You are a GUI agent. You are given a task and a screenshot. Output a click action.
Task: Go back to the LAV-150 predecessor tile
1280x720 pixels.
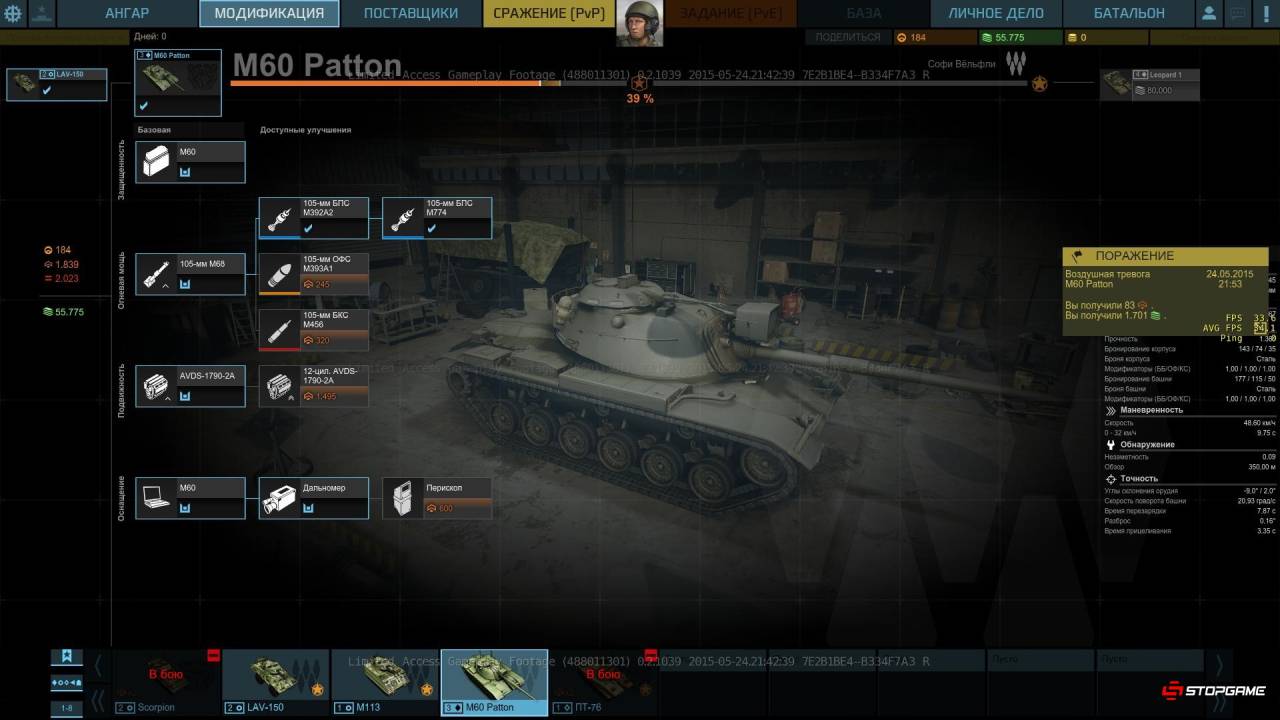(x=56, y=85)
